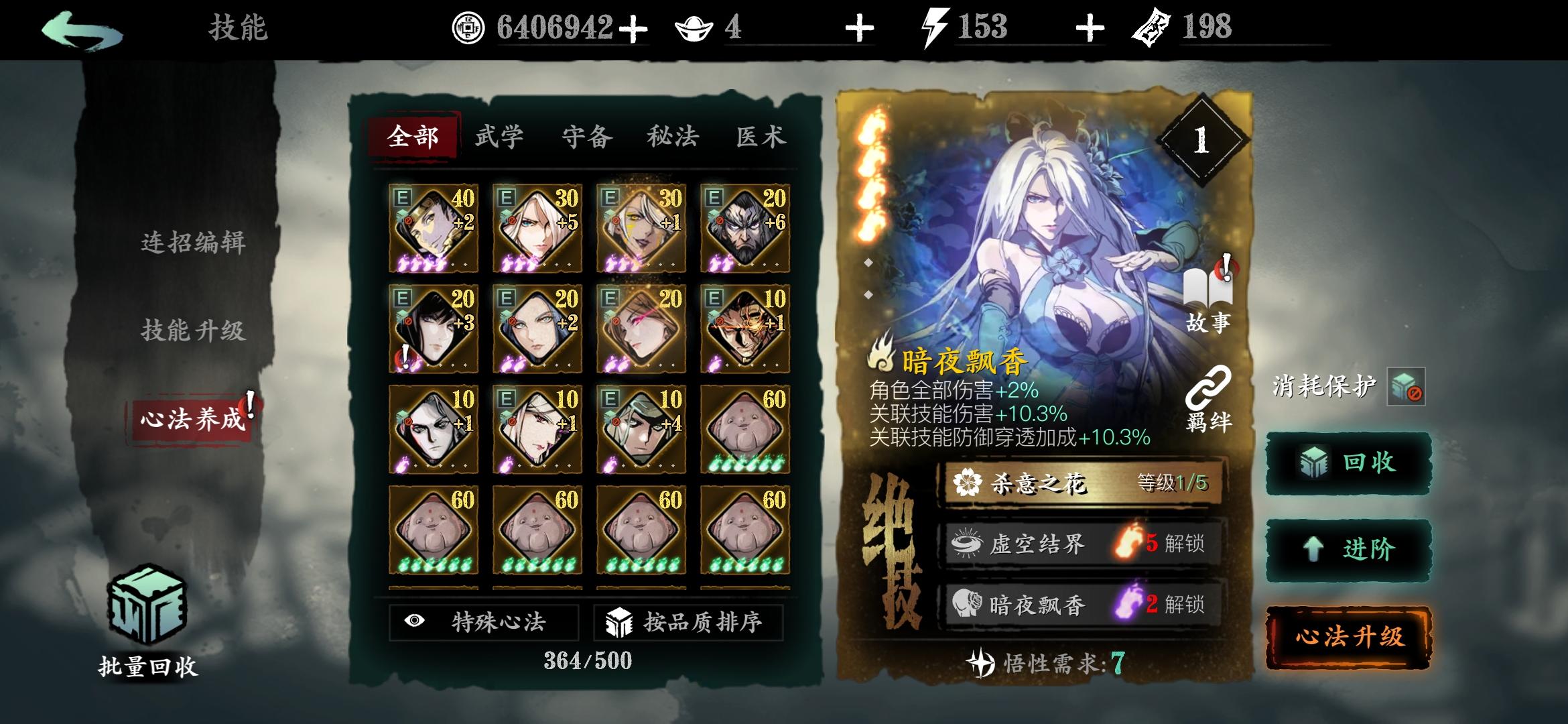1568x724 pixels.
Task: Switch to the 武学 tab
Action: 499,136
